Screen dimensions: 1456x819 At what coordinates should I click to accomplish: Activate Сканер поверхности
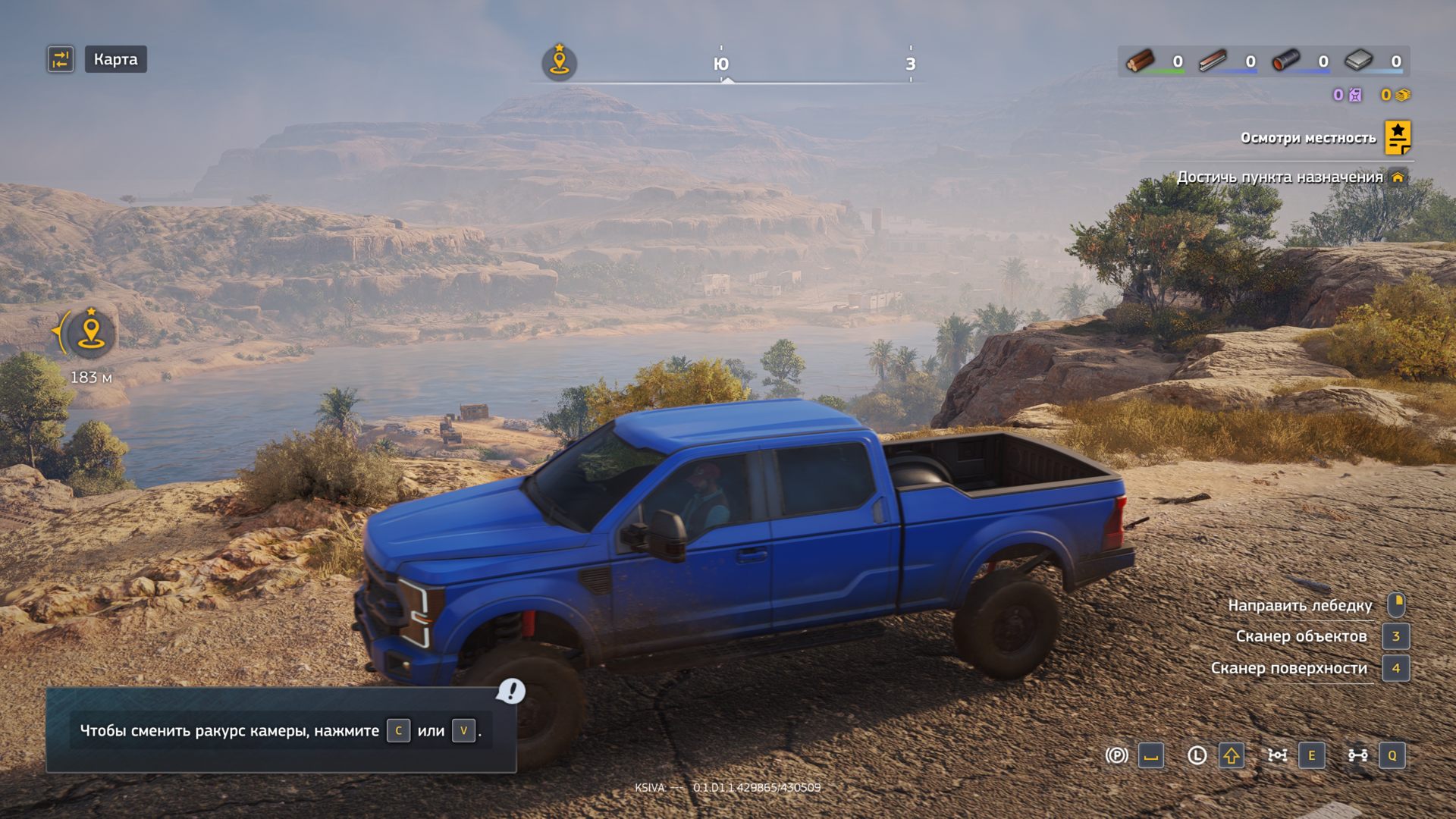click(1288, 668)
